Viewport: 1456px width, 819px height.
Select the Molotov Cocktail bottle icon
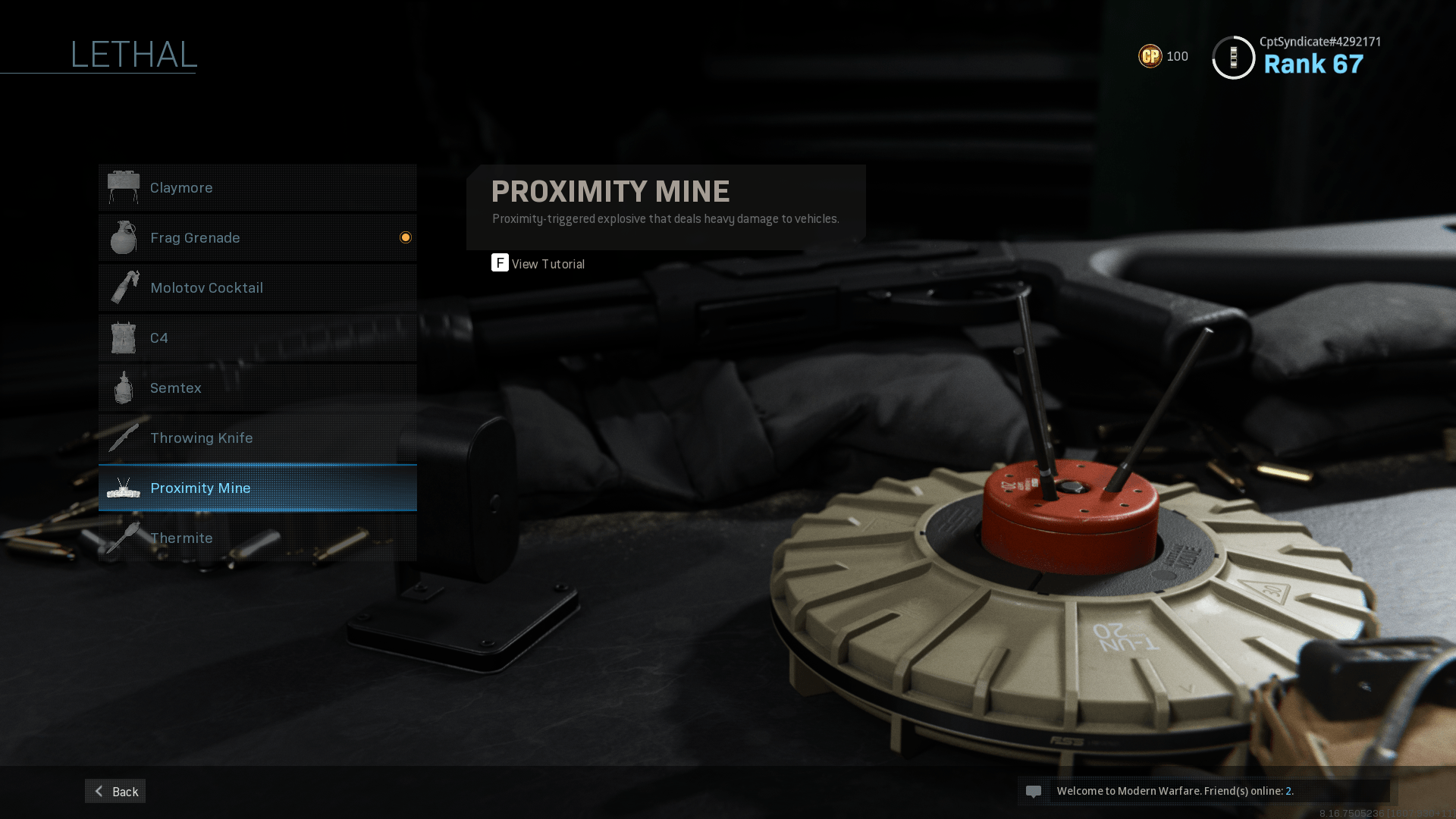click(x=124, y=287)
